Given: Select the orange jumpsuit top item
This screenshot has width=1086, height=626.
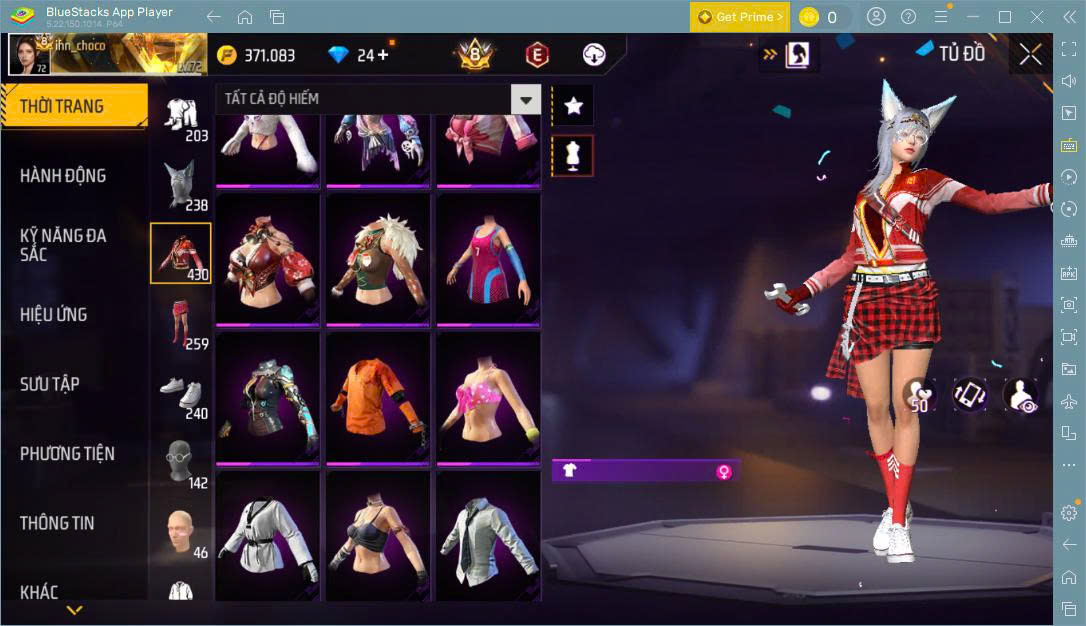Looking at the screenshot, I should coord(378,397).
